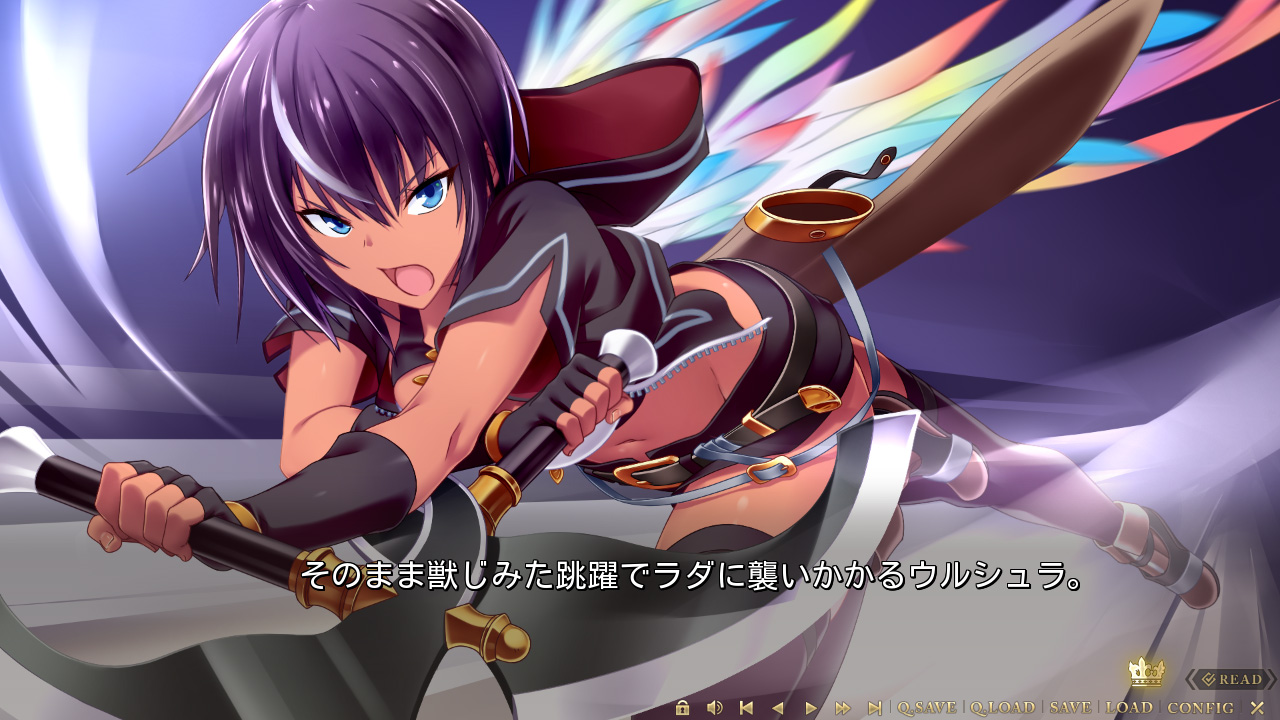Start auto-play with the right arrow
1280x720 pixels.
[811, 708]
